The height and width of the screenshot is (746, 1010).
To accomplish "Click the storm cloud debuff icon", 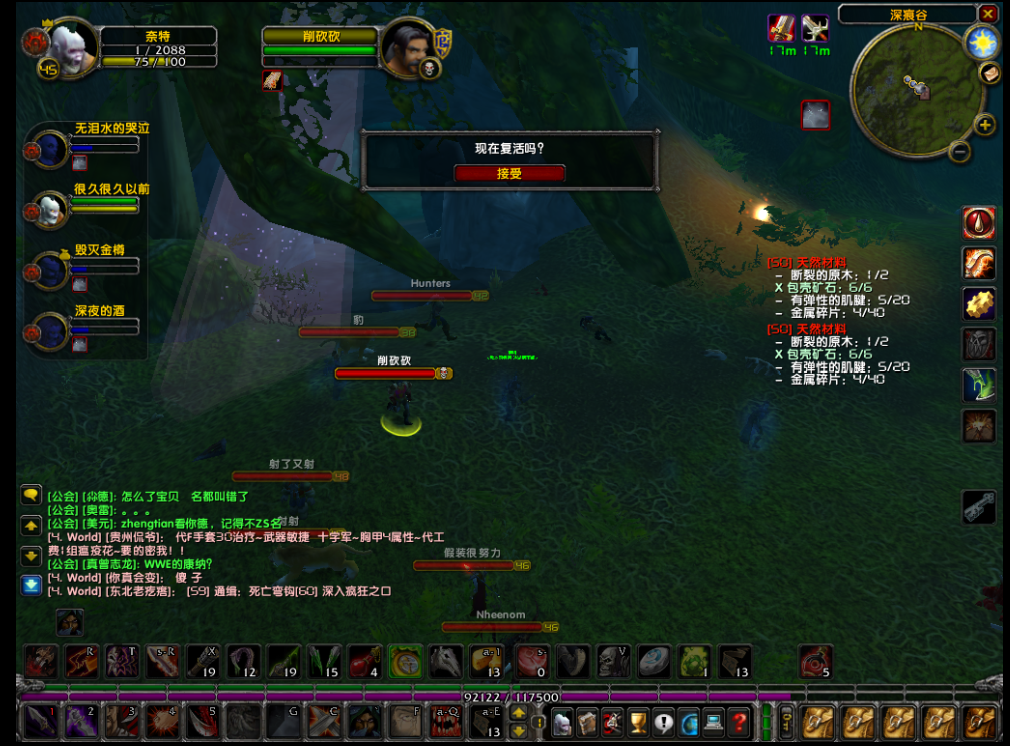I will click(x=815, y=115).
